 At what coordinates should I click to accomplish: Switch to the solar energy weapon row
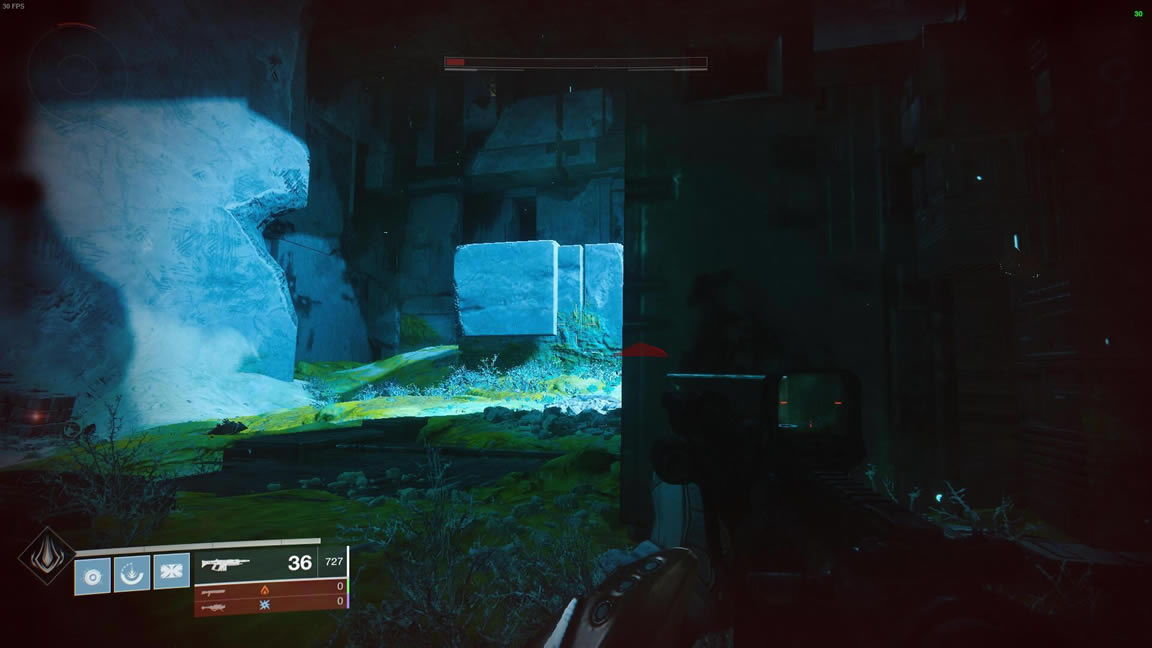tap(270, 589)
